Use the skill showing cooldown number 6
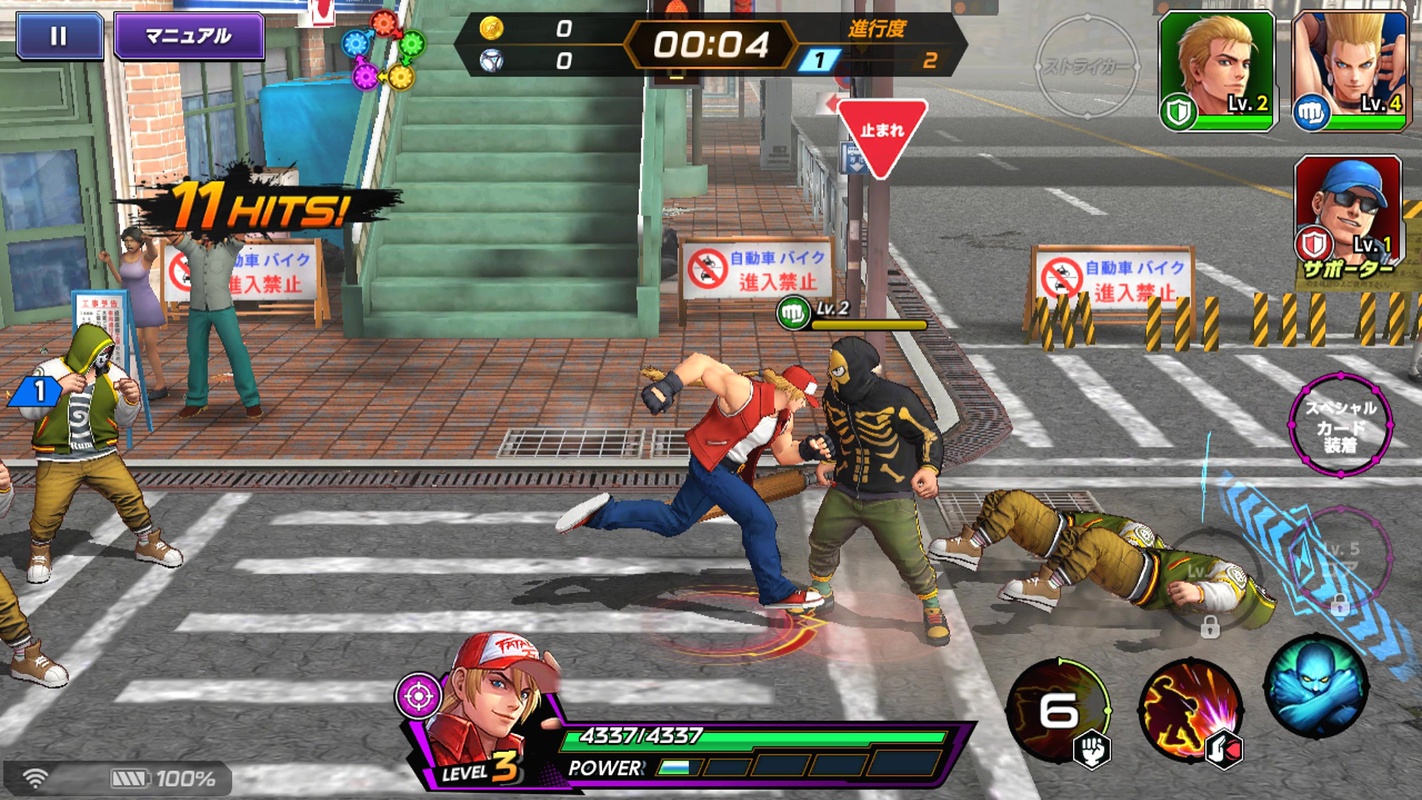1422x800 pixels. tap(1058, 709)
